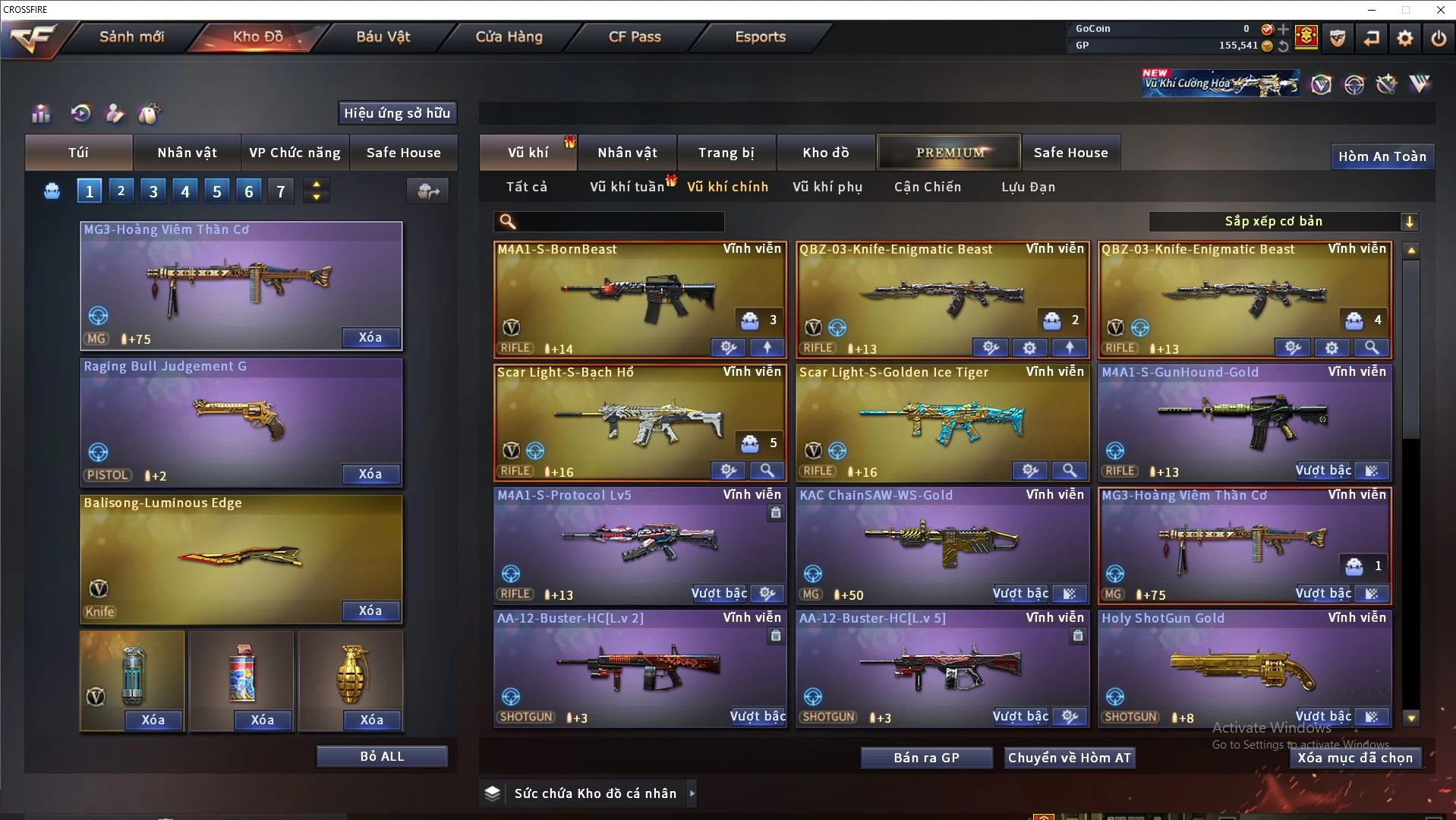
Task: Sell selected items with Bán ra GP
Action: 926,758
